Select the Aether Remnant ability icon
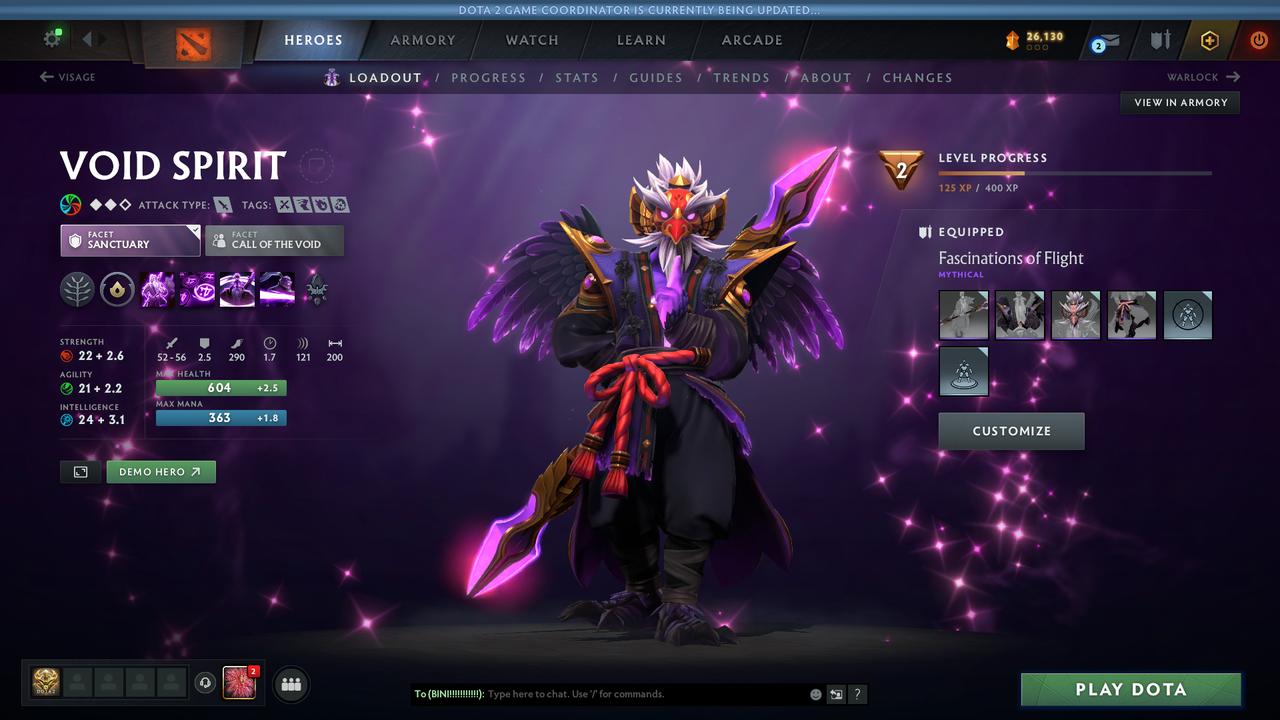The width and height of the screenshot is (1280, 720). (x=157, y=289)
